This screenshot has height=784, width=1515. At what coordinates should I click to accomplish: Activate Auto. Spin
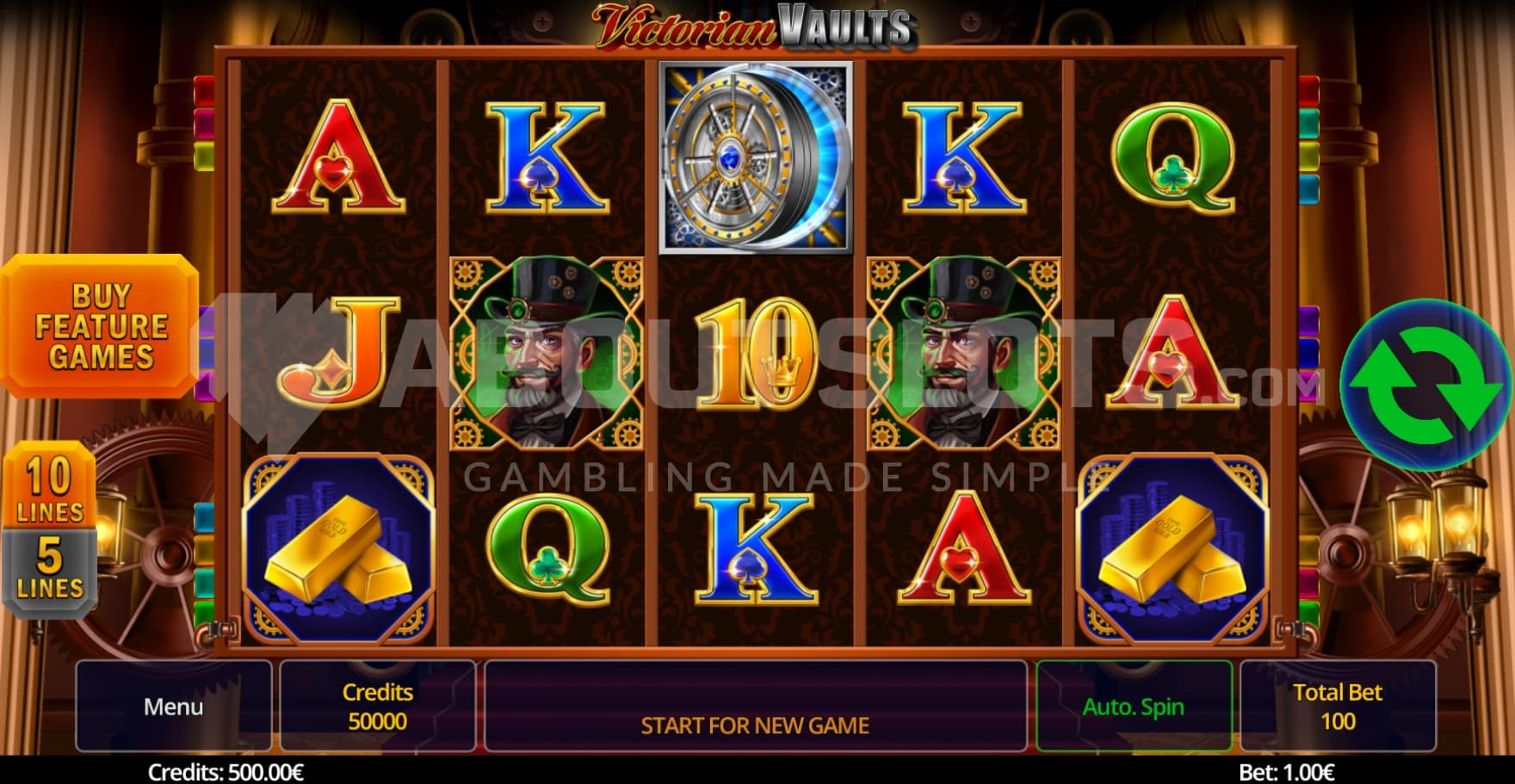[1133, 707]
